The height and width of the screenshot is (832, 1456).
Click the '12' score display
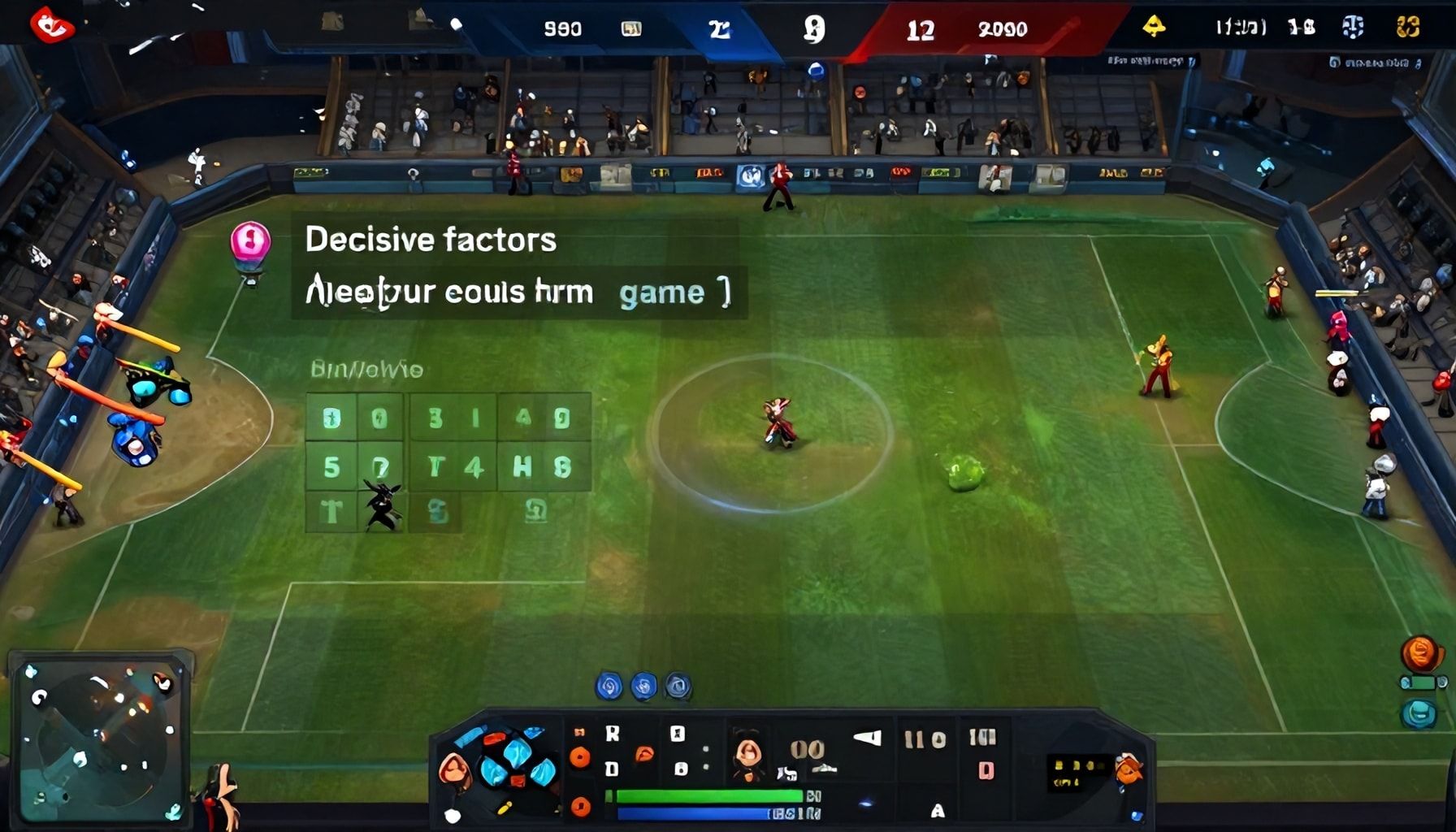(922, 30)
